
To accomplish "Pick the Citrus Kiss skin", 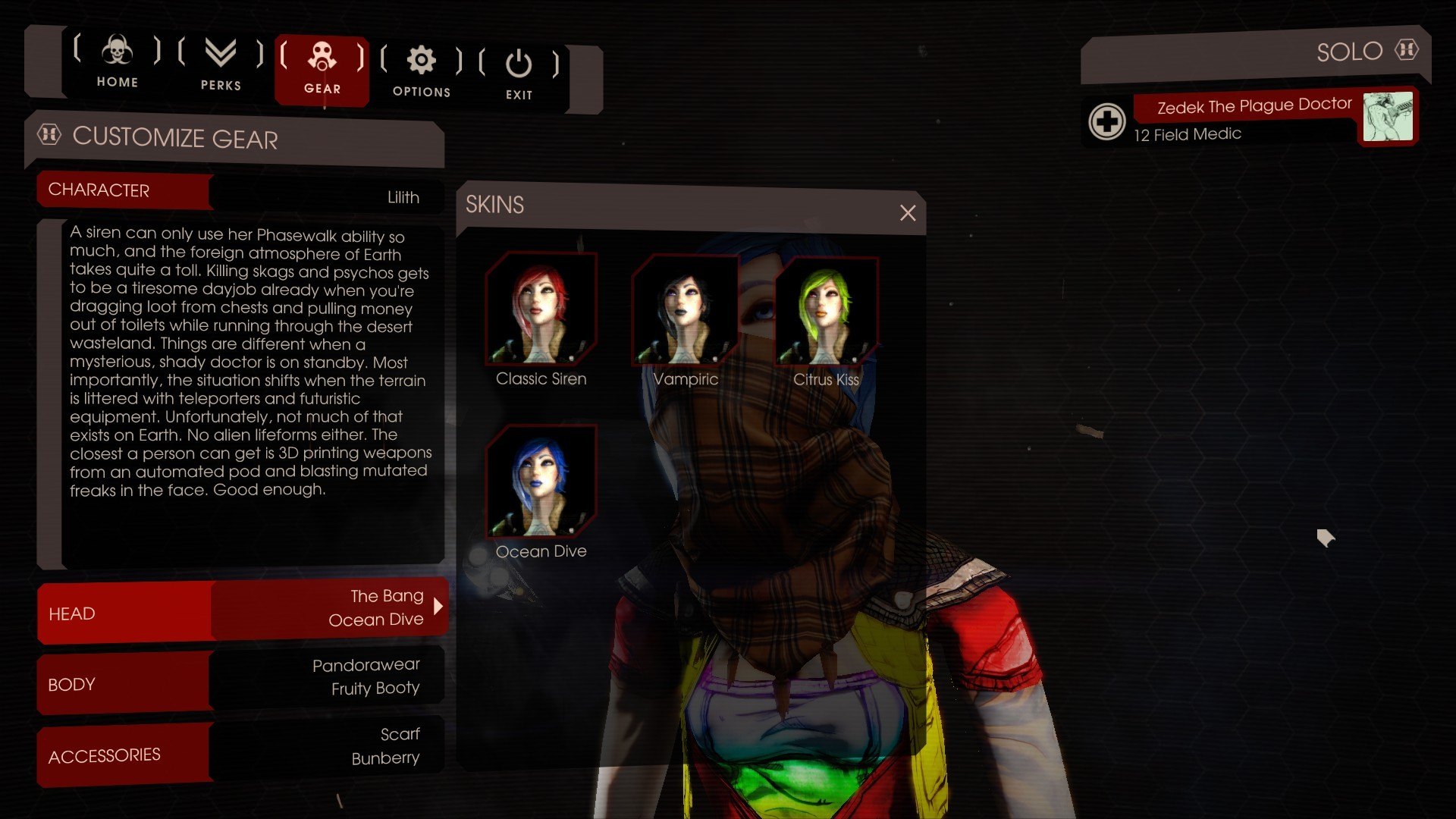I will (x=826, y=312).
